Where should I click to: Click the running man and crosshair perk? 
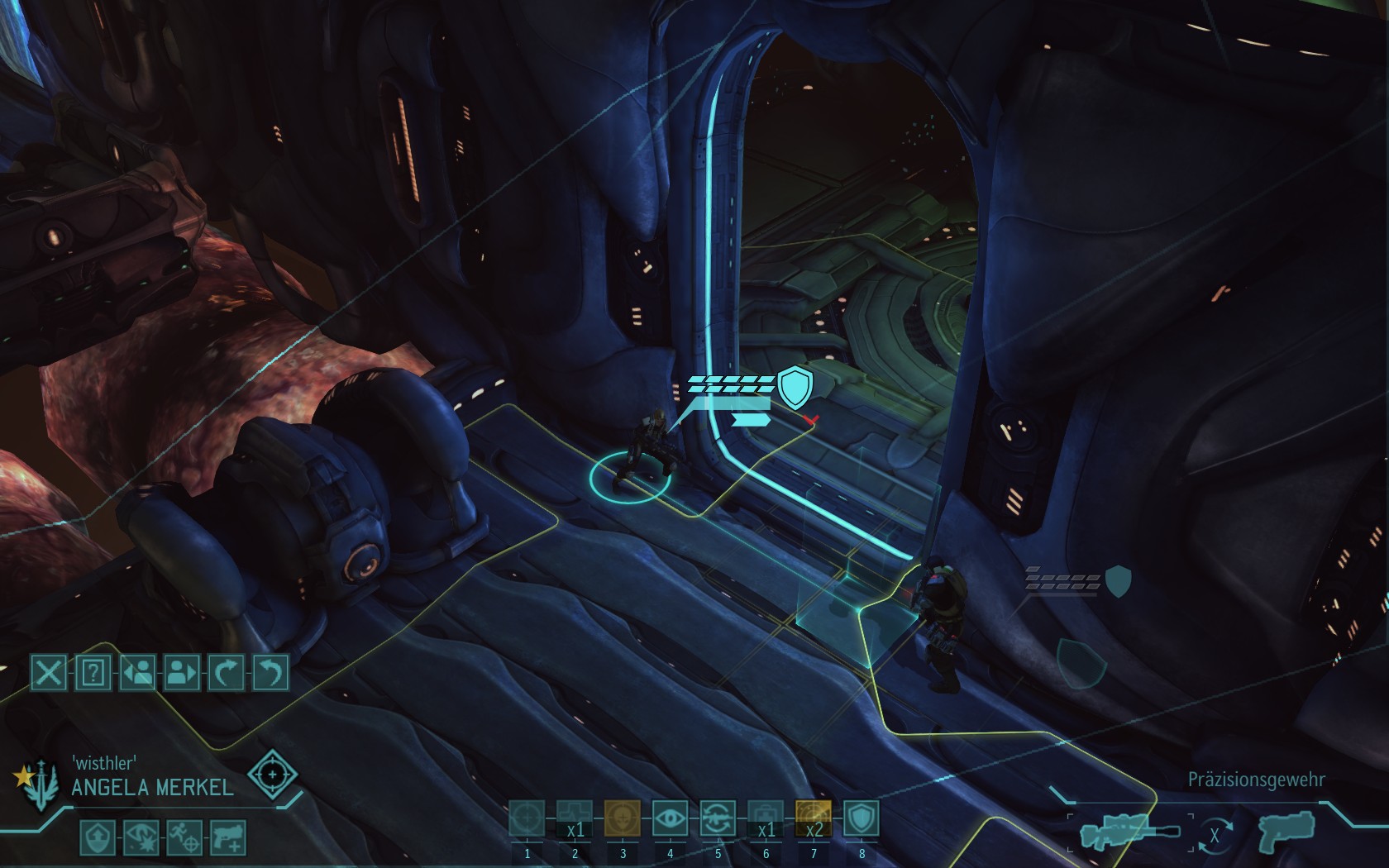(x=184, y=837)
